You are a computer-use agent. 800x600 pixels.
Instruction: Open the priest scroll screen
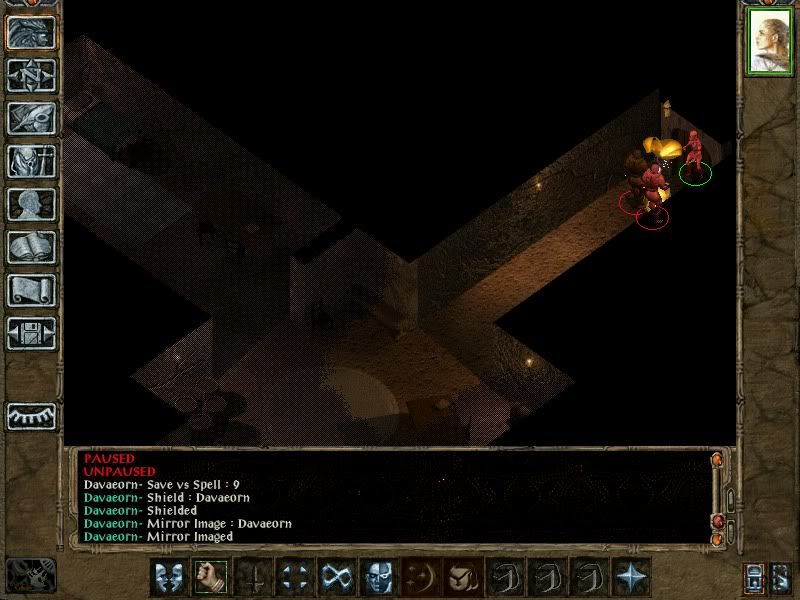(31, 290)
